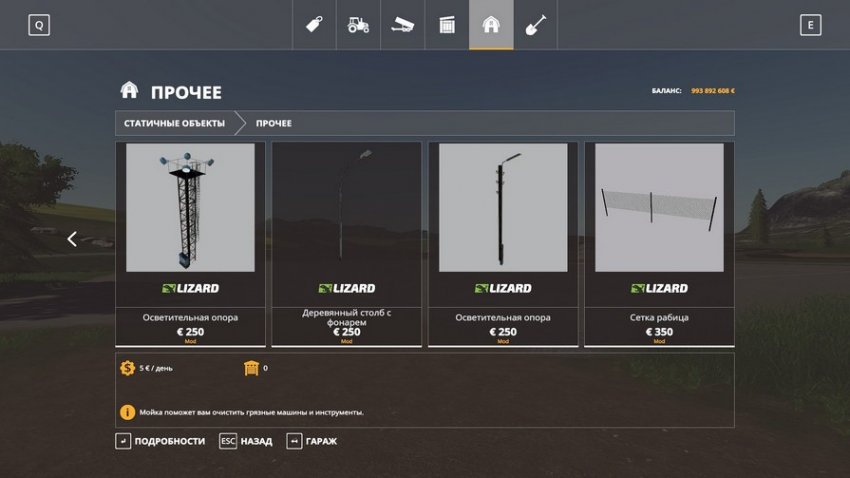
Task: Open the implements trailer tab
Action: tap(402, 25)
